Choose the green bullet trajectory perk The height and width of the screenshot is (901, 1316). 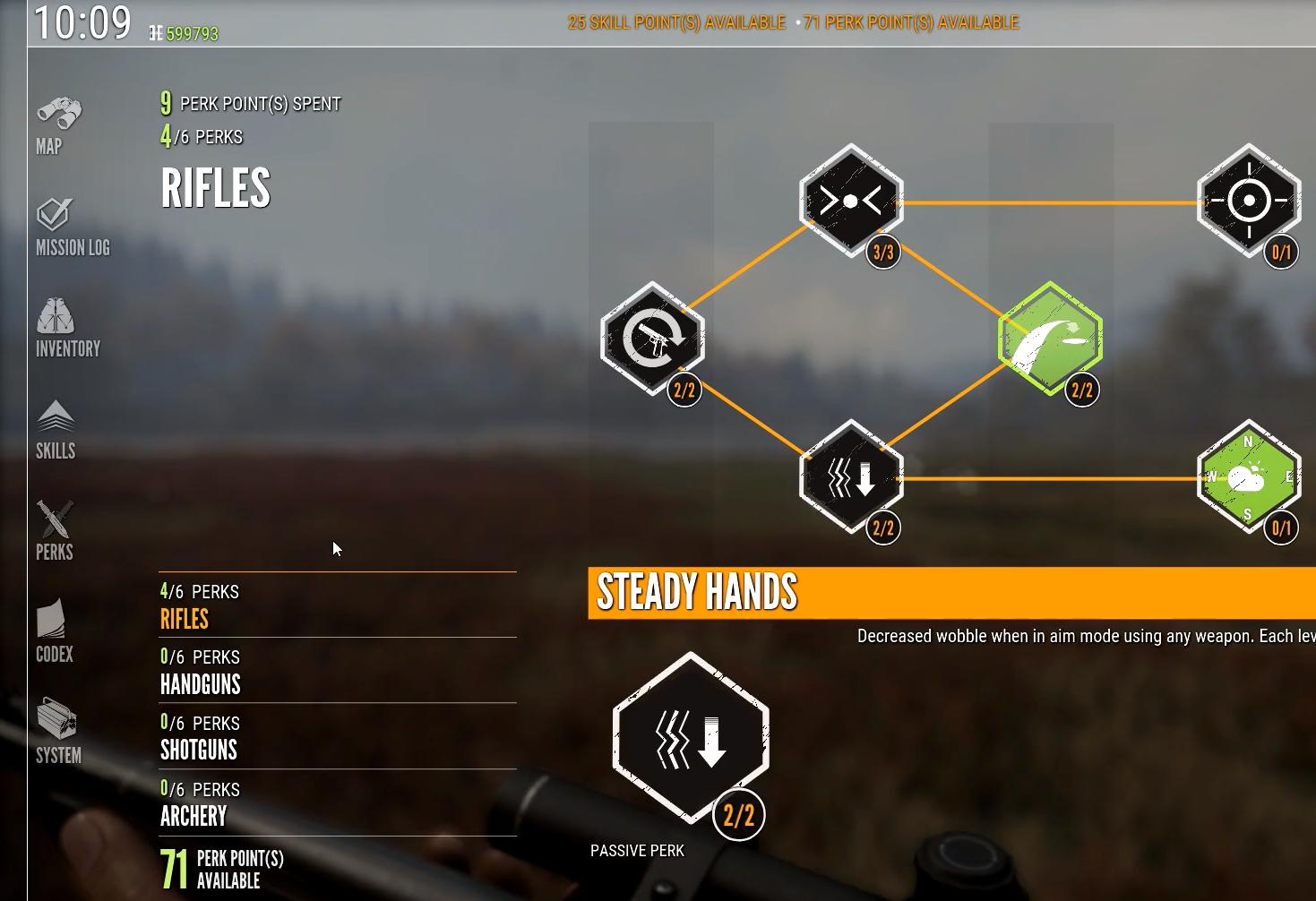(1050, 339)
